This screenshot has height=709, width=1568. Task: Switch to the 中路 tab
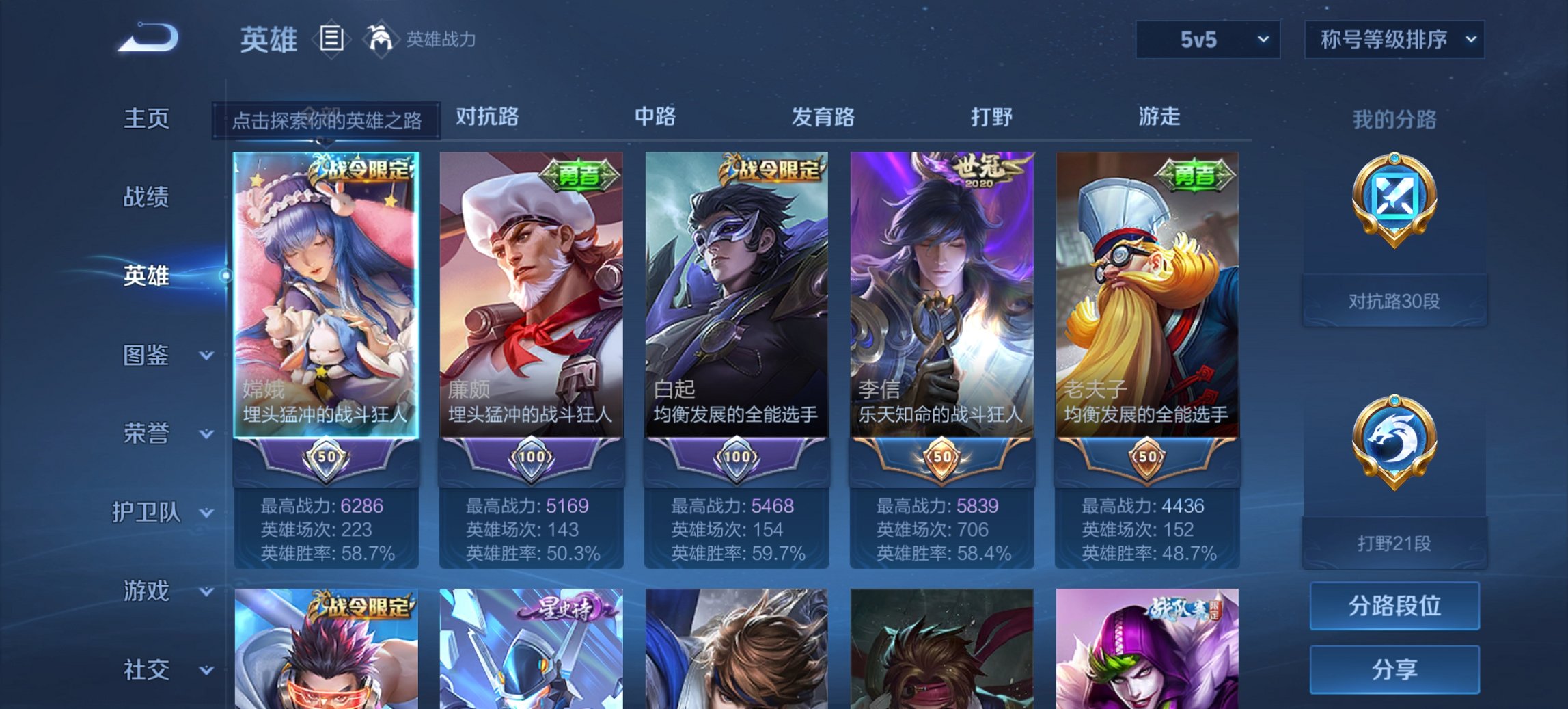click(x=654, y=118)
